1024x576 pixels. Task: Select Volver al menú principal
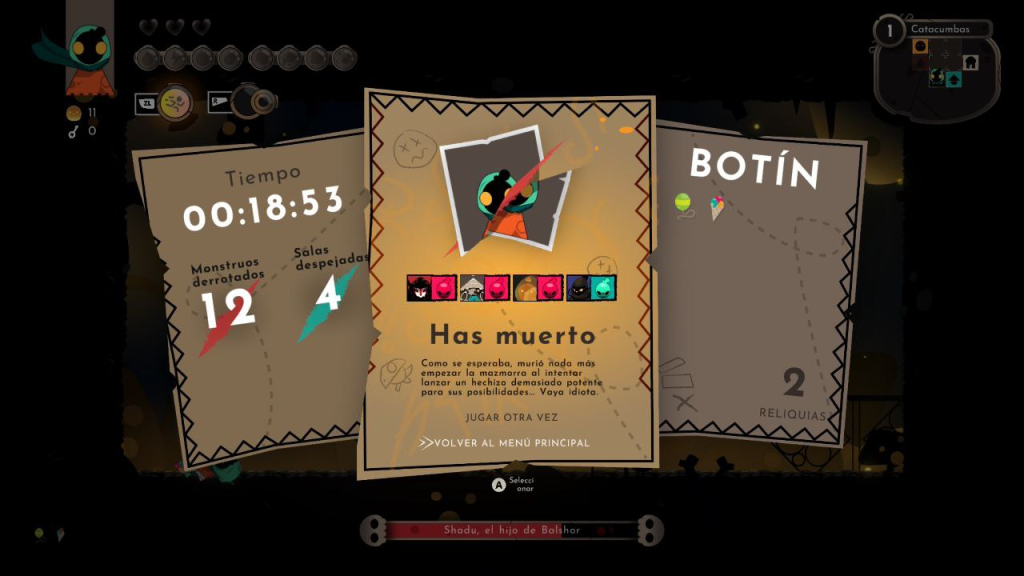pos(512,442)
